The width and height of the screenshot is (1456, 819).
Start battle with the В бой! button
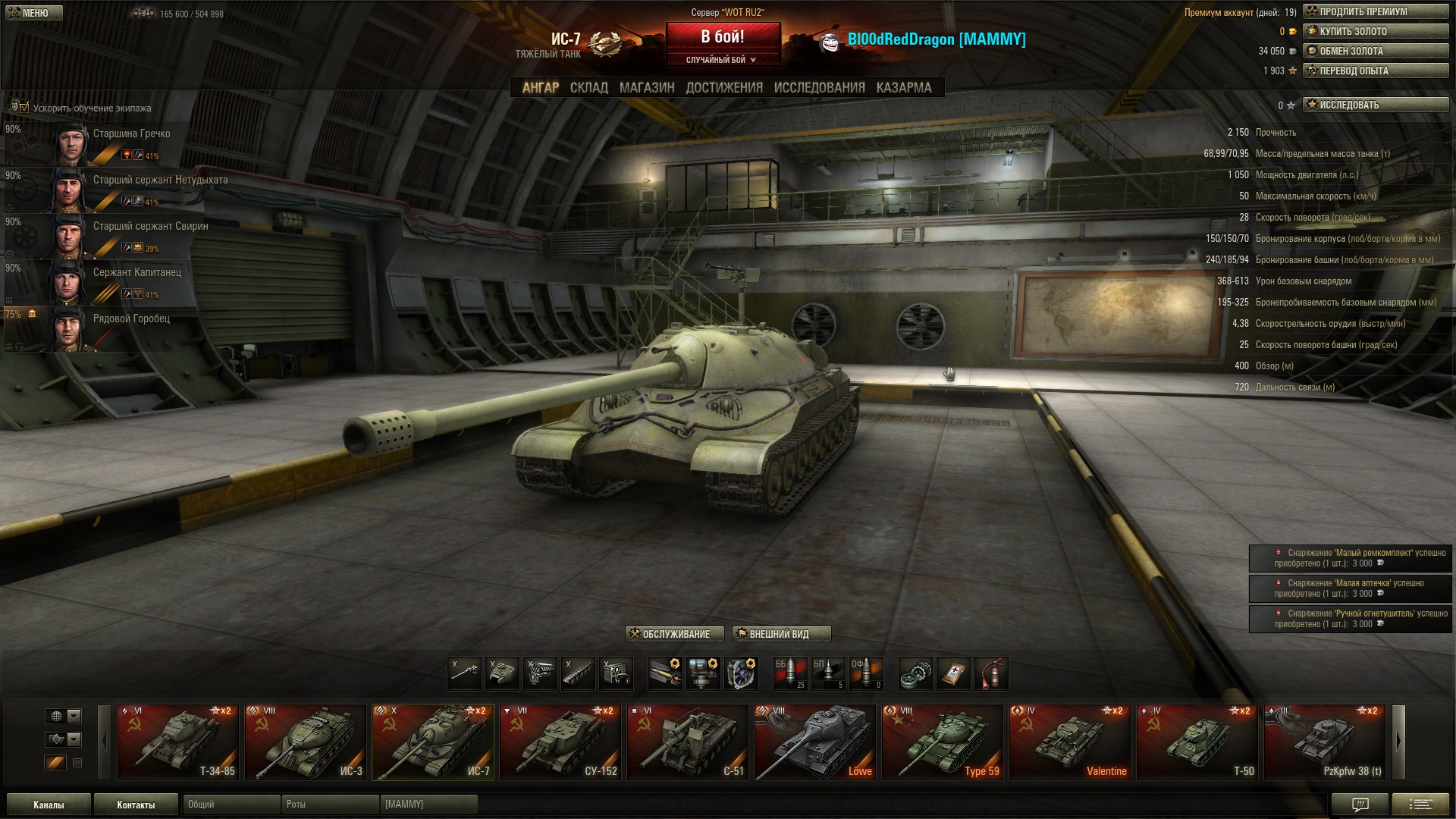pyautogui.click(x=723, y=37)
